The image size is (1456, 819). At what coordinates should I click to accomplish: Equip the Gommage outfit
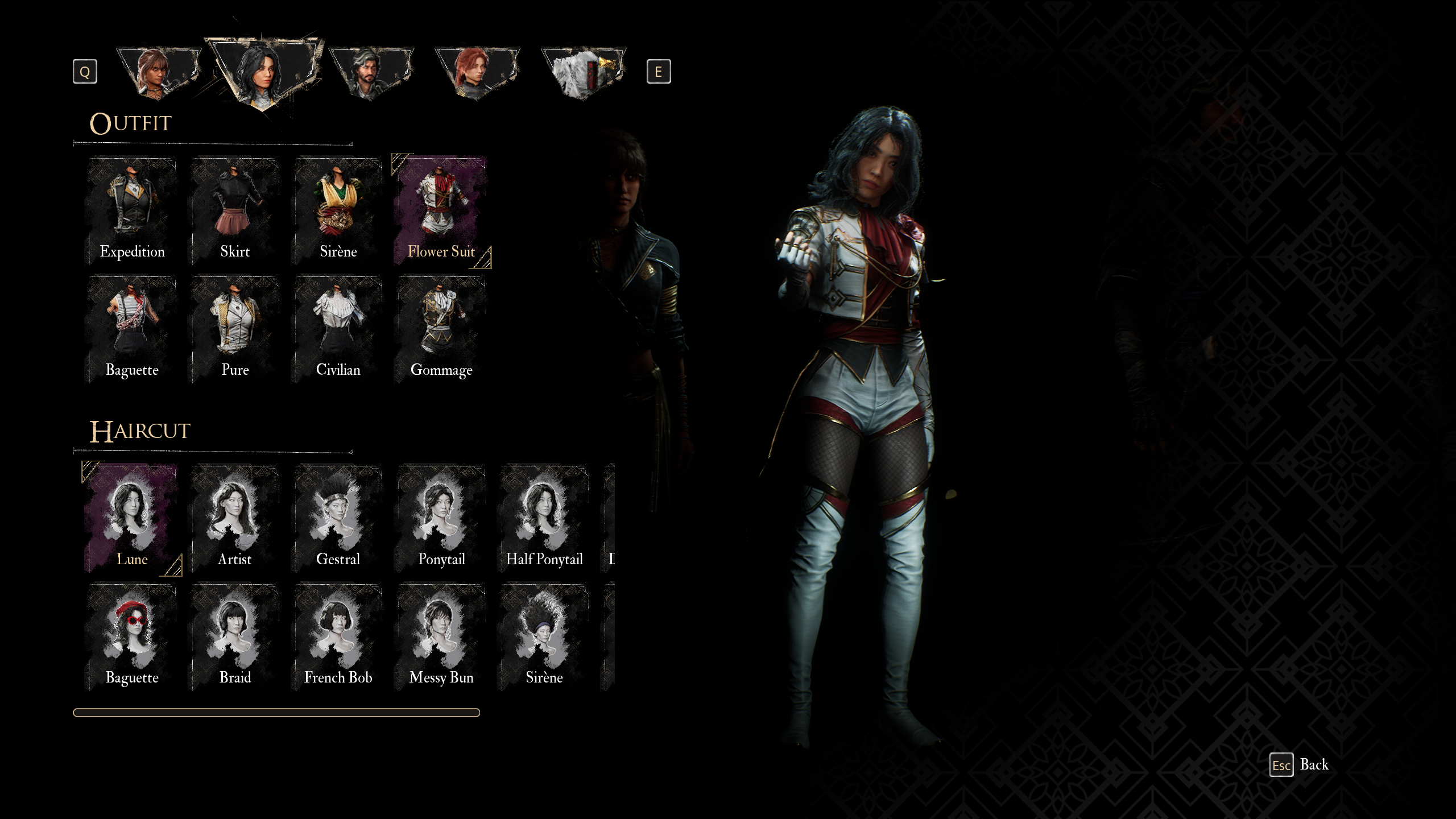tap(441, 330)
